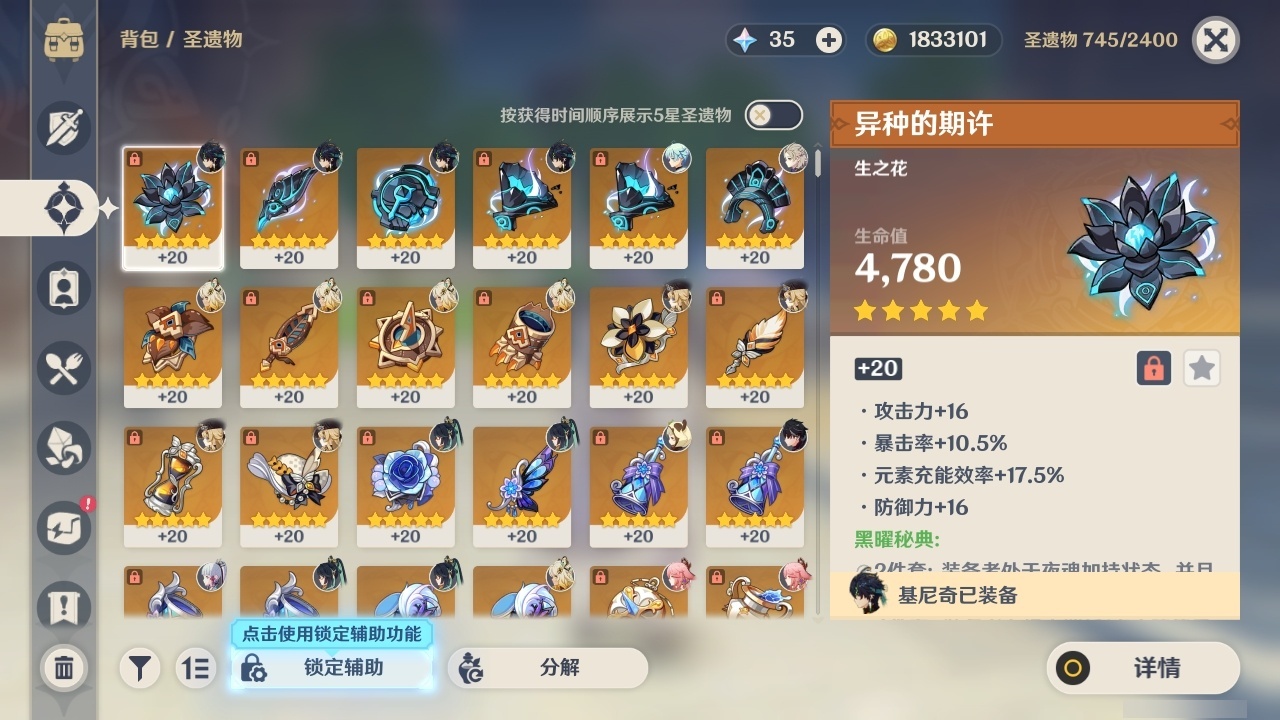This screenshot has height=720, width=1280.
Task: Click the backpack icon atop the sidebar
Action: pos(64,40)
